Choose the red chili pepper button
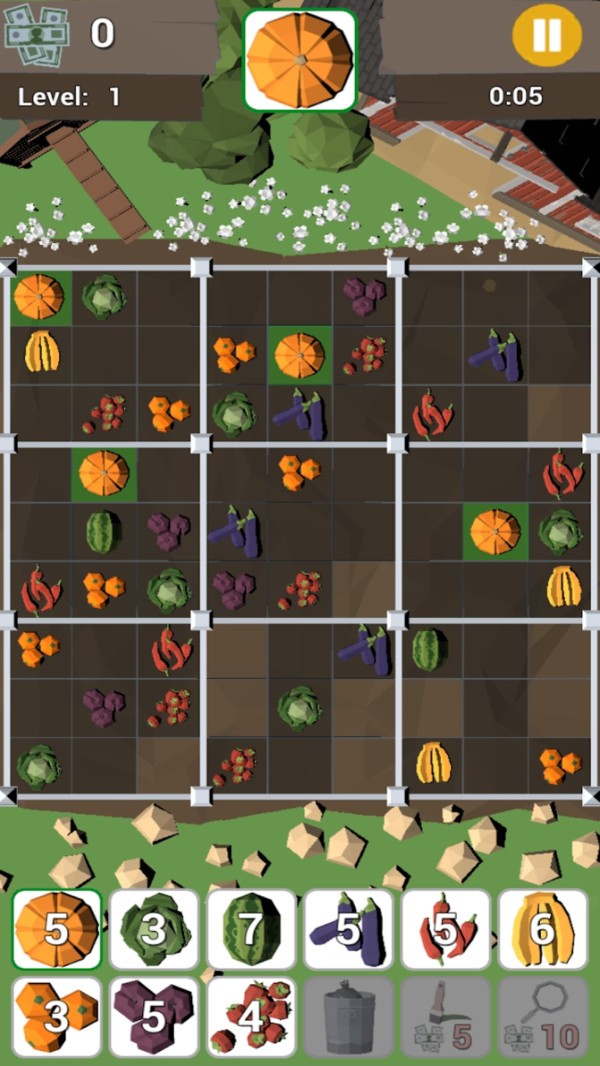The width and height of the screenshot is (600, 1066). [446, 929]
